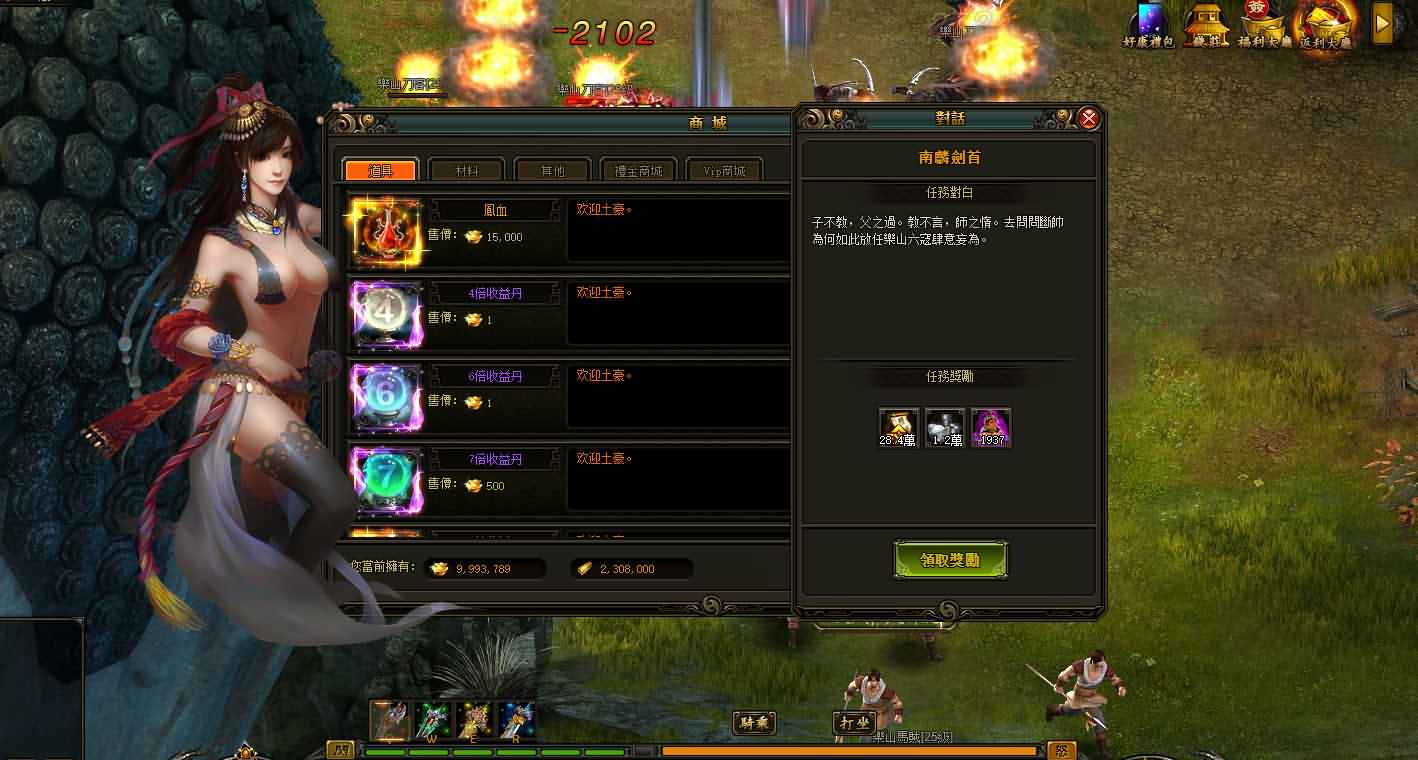Select the 7倍收益丹 green orb

tap(386, 481)
